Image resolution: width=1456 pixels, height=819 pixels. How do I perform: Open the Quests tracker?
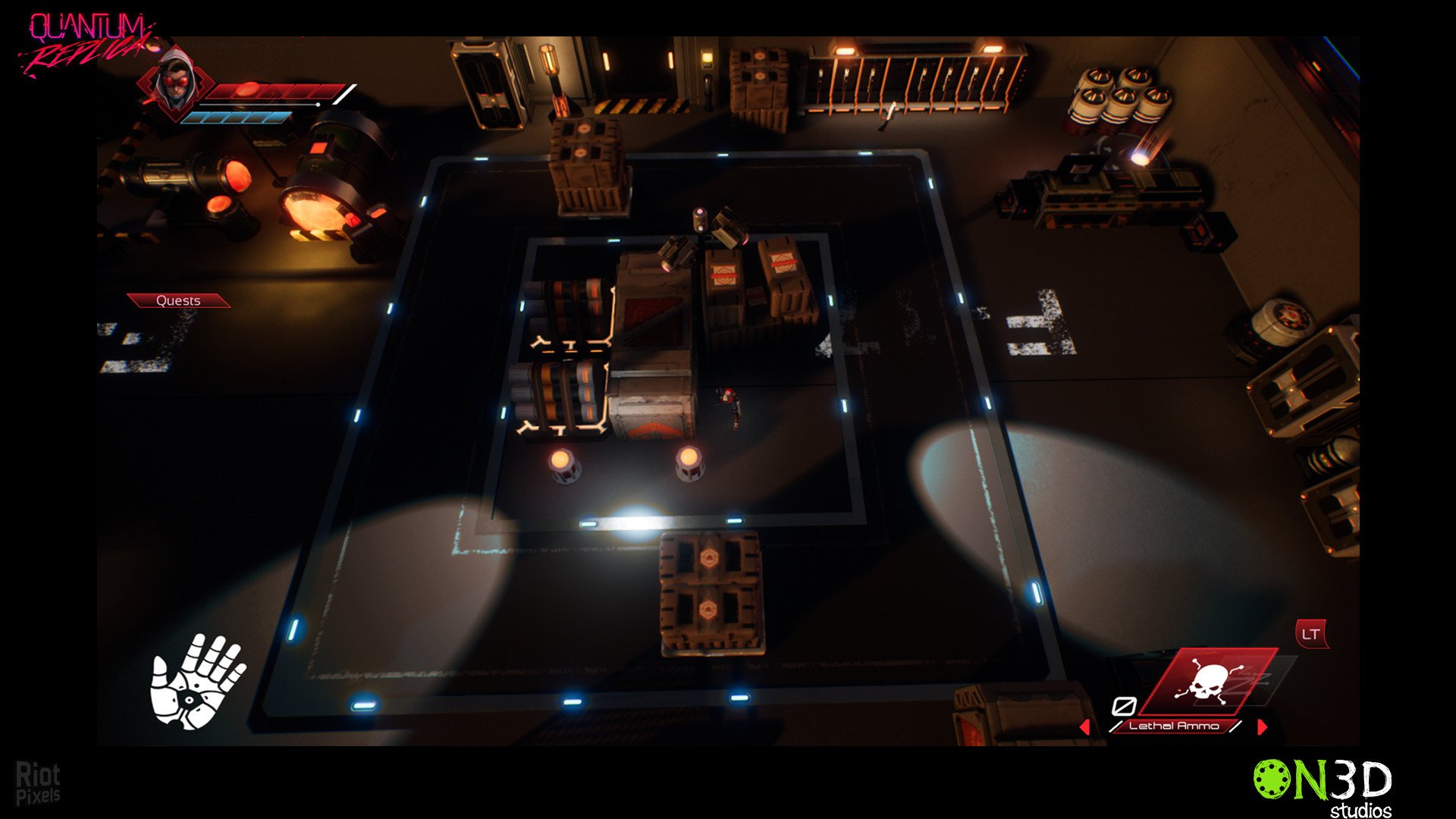click(x=178, y=301)
